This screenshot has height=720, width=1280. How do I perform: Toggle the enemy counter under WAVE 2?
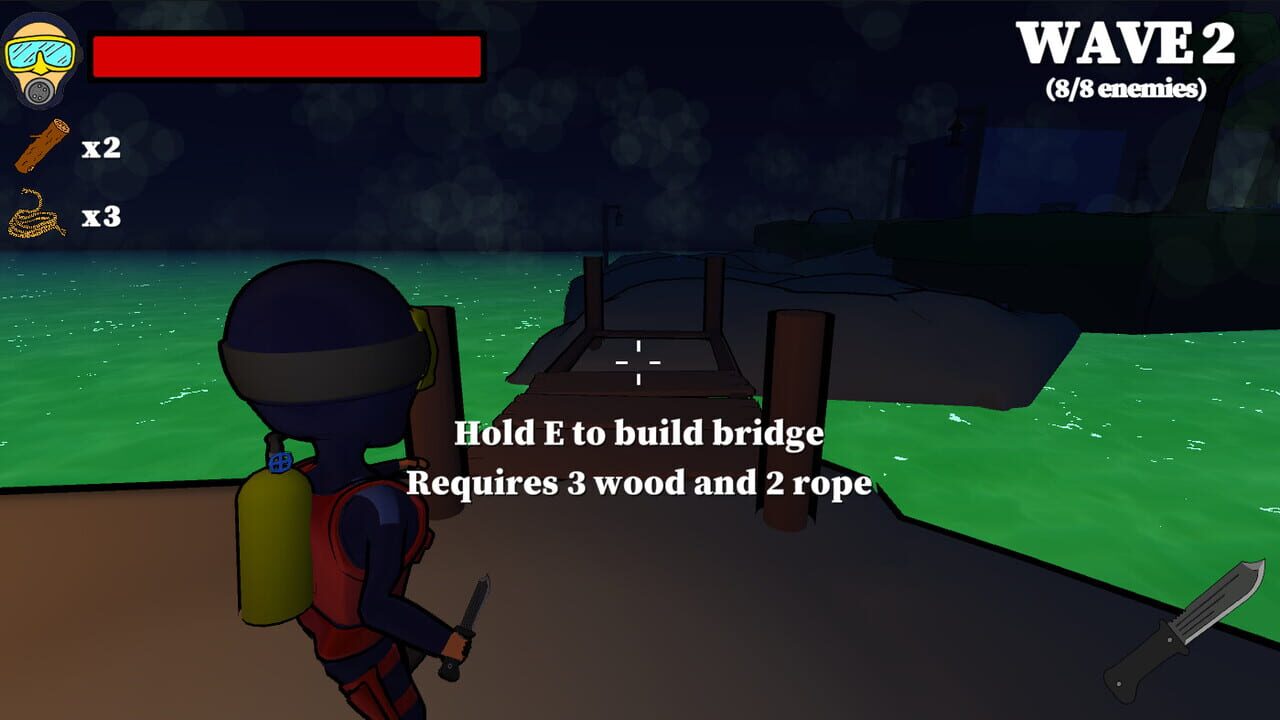[1125, 90]
